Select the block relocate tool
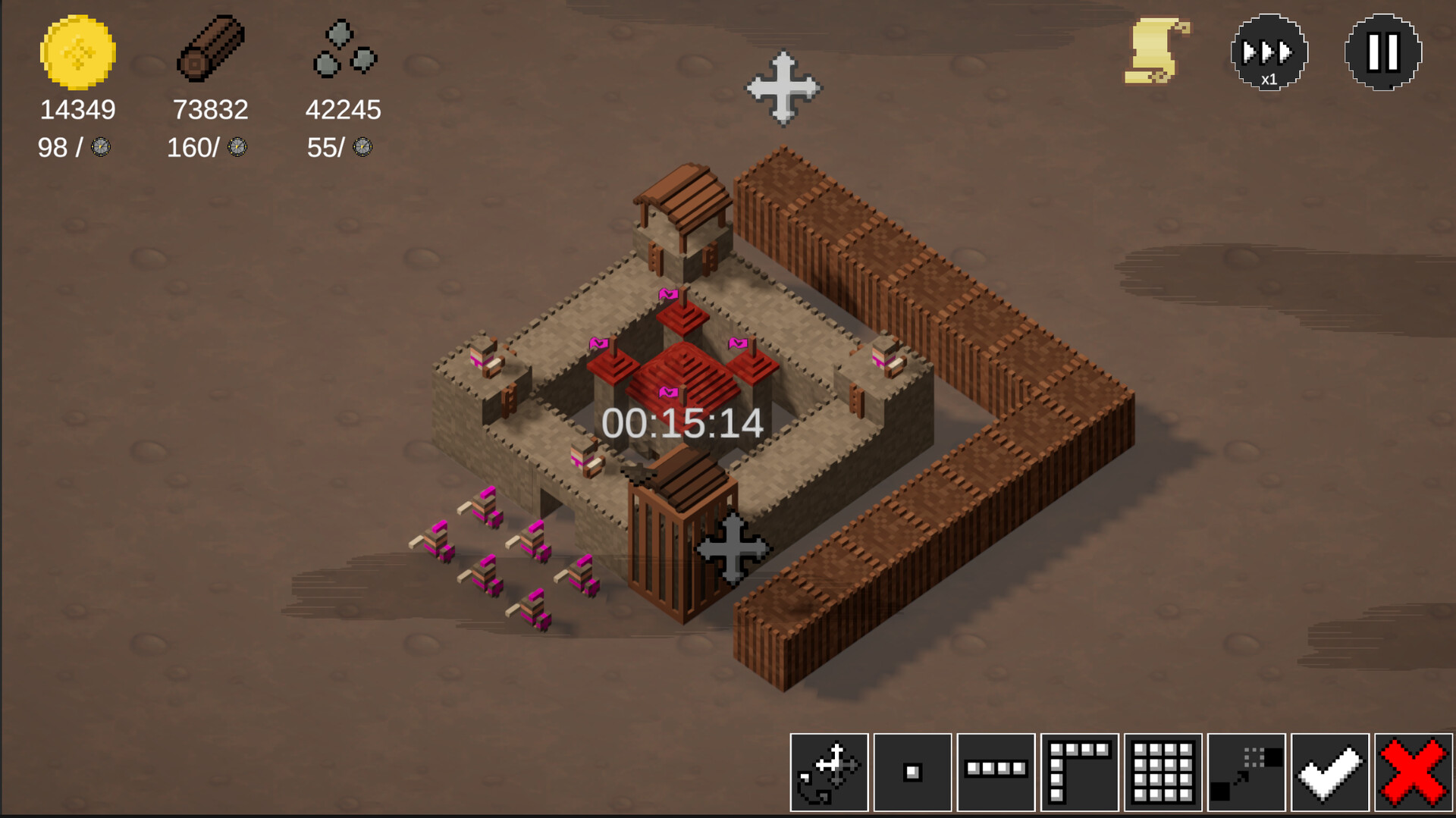Viewport: 1456px width, 818px height. (1247, 773)
